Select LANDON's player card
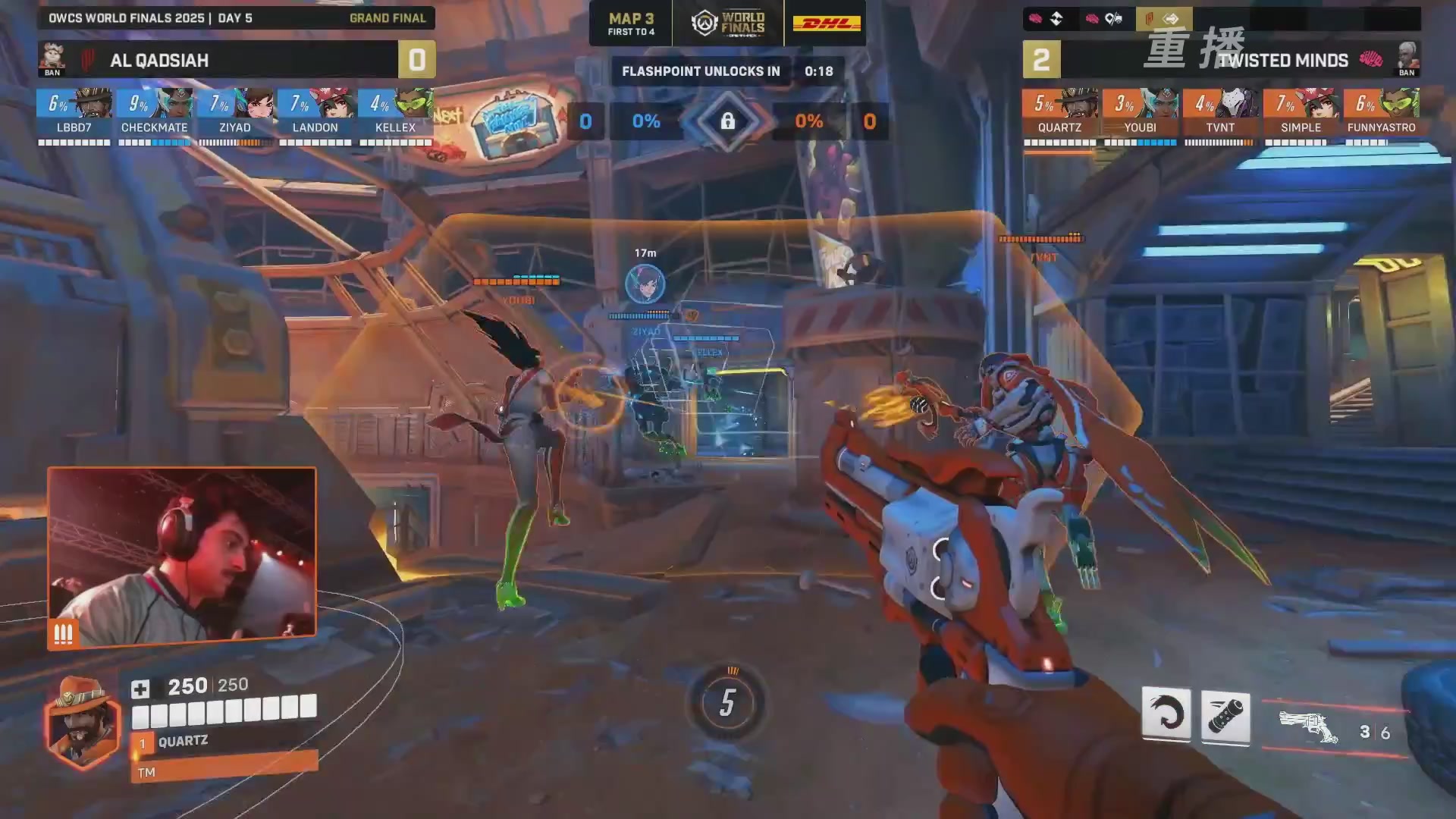The height and width of the screenshot is (819, 1456). (x=315, y=114)
